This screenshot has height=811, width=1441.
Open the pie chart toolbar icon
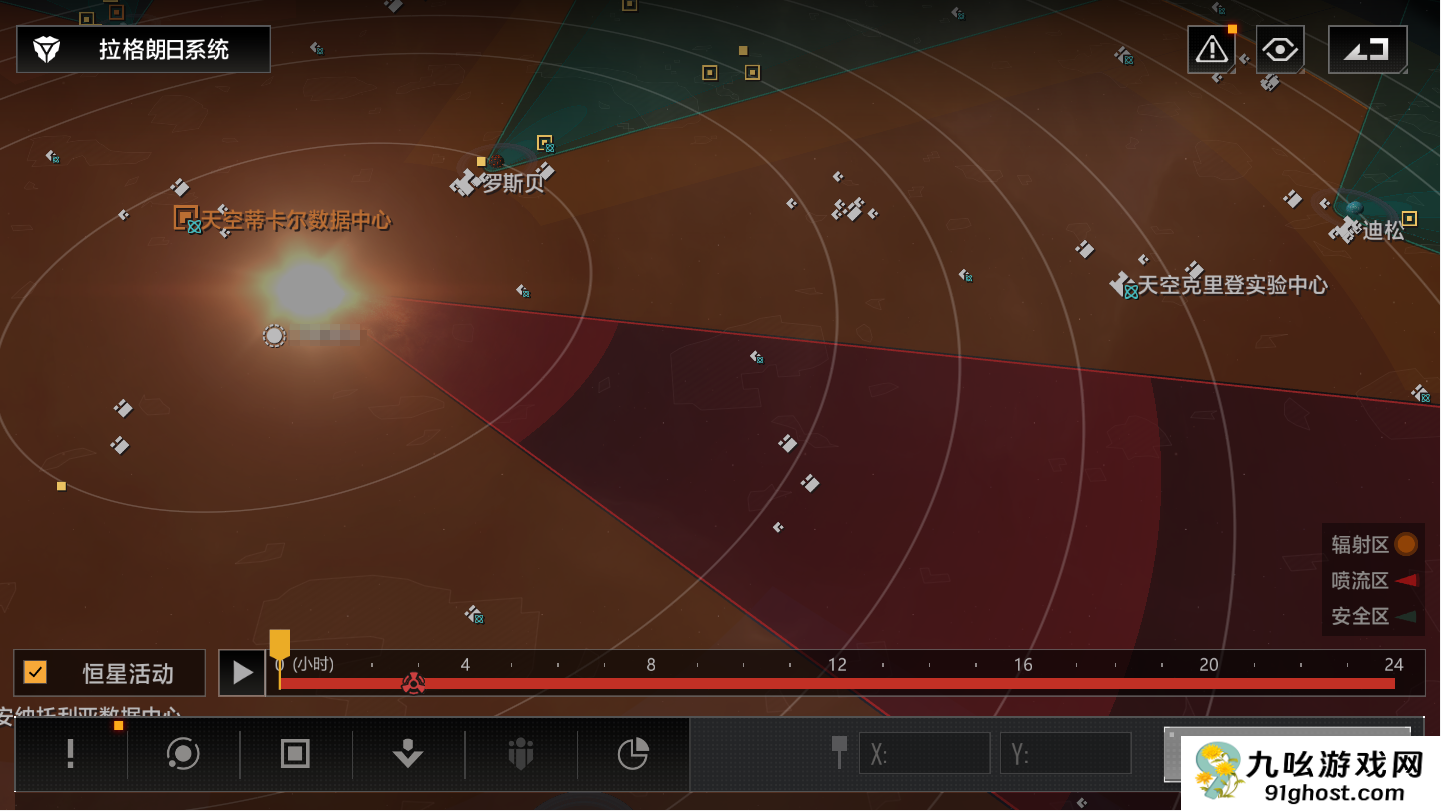tap(633, 754)
